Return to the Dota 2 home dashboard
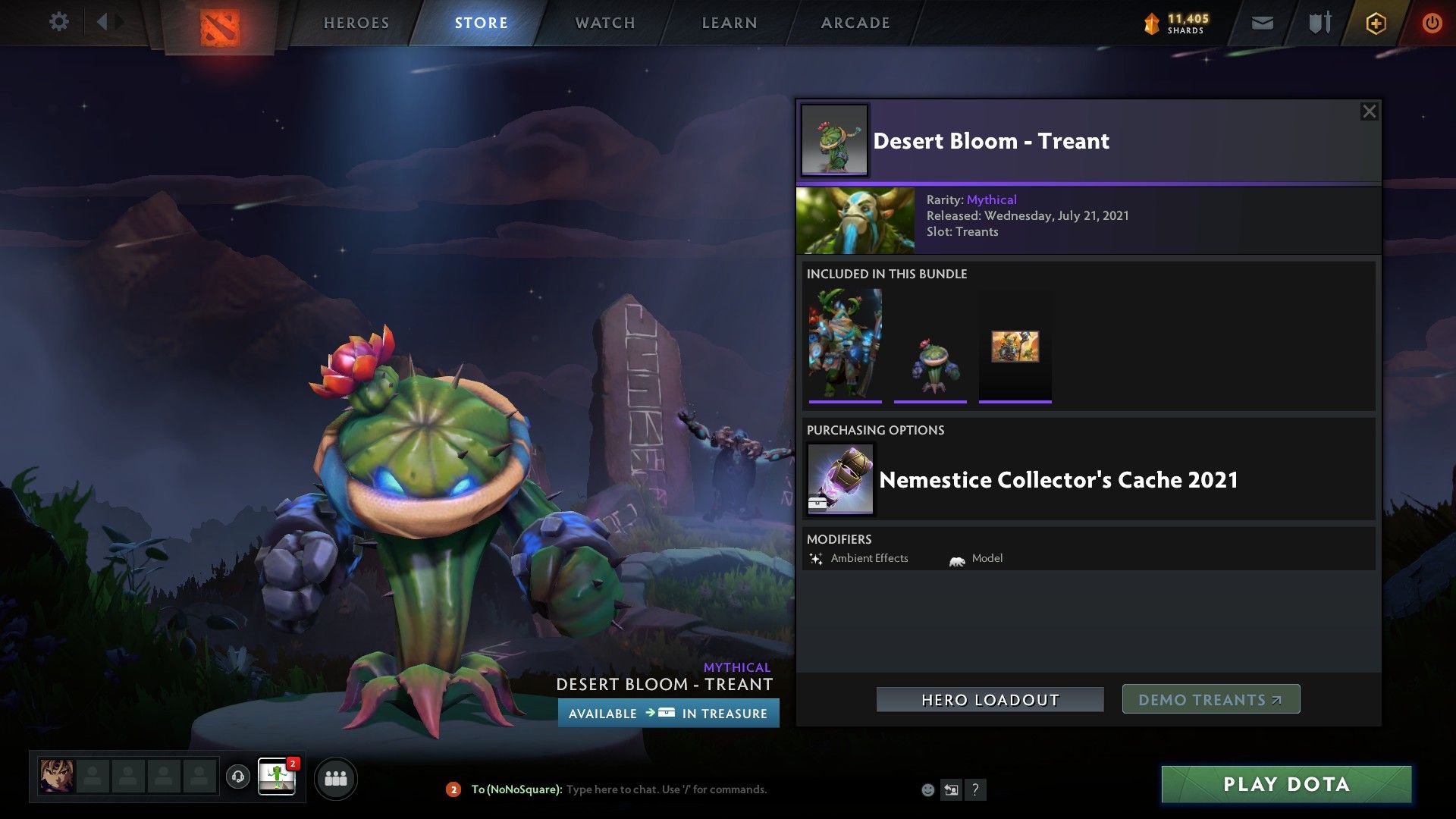Image resolution: width=1456 pixels, height=819 pixels. click(220, 27)
